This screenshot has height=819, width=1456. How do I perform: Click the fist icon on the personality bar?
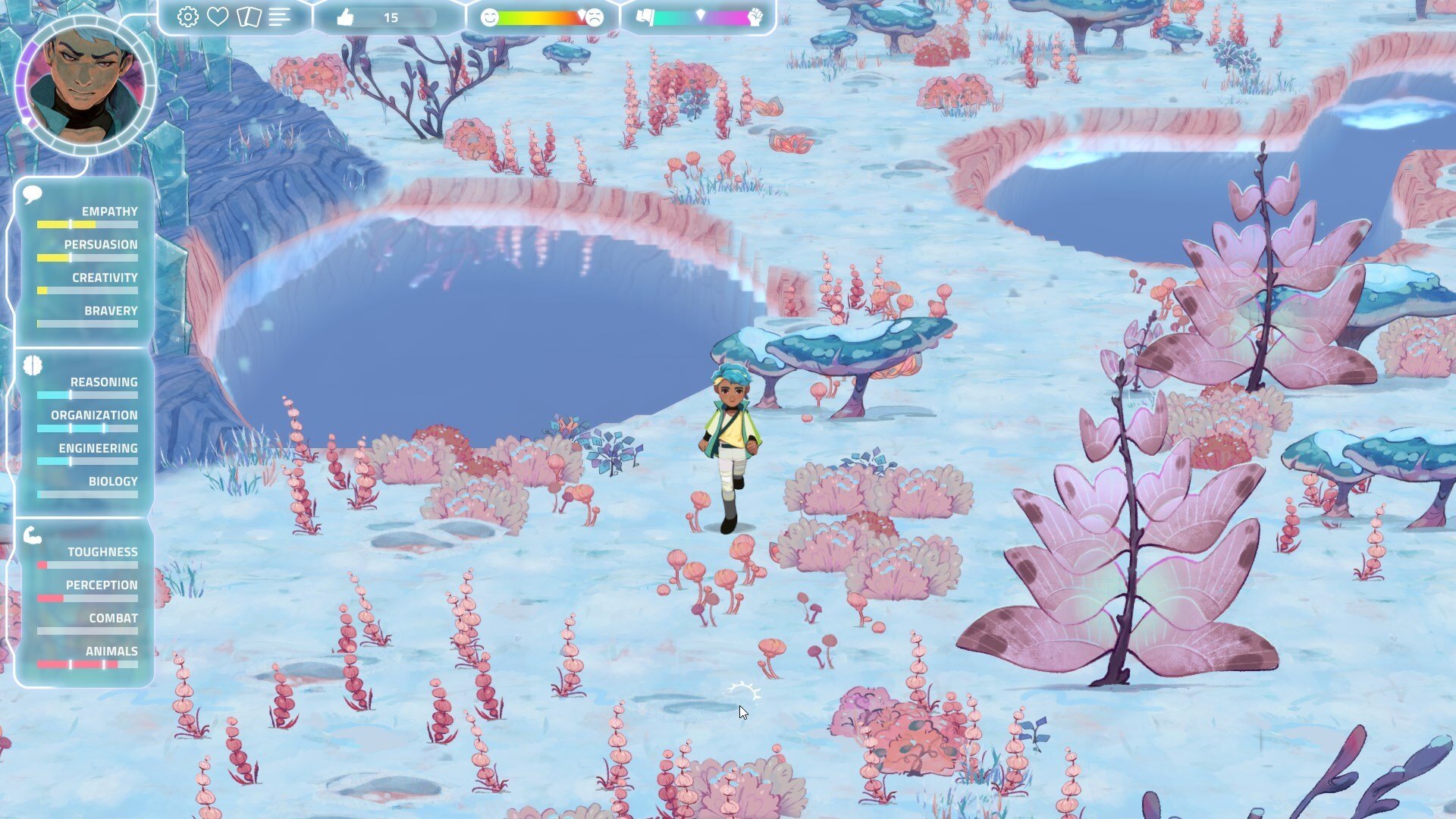pyautogui.click(x=755, y=17)
